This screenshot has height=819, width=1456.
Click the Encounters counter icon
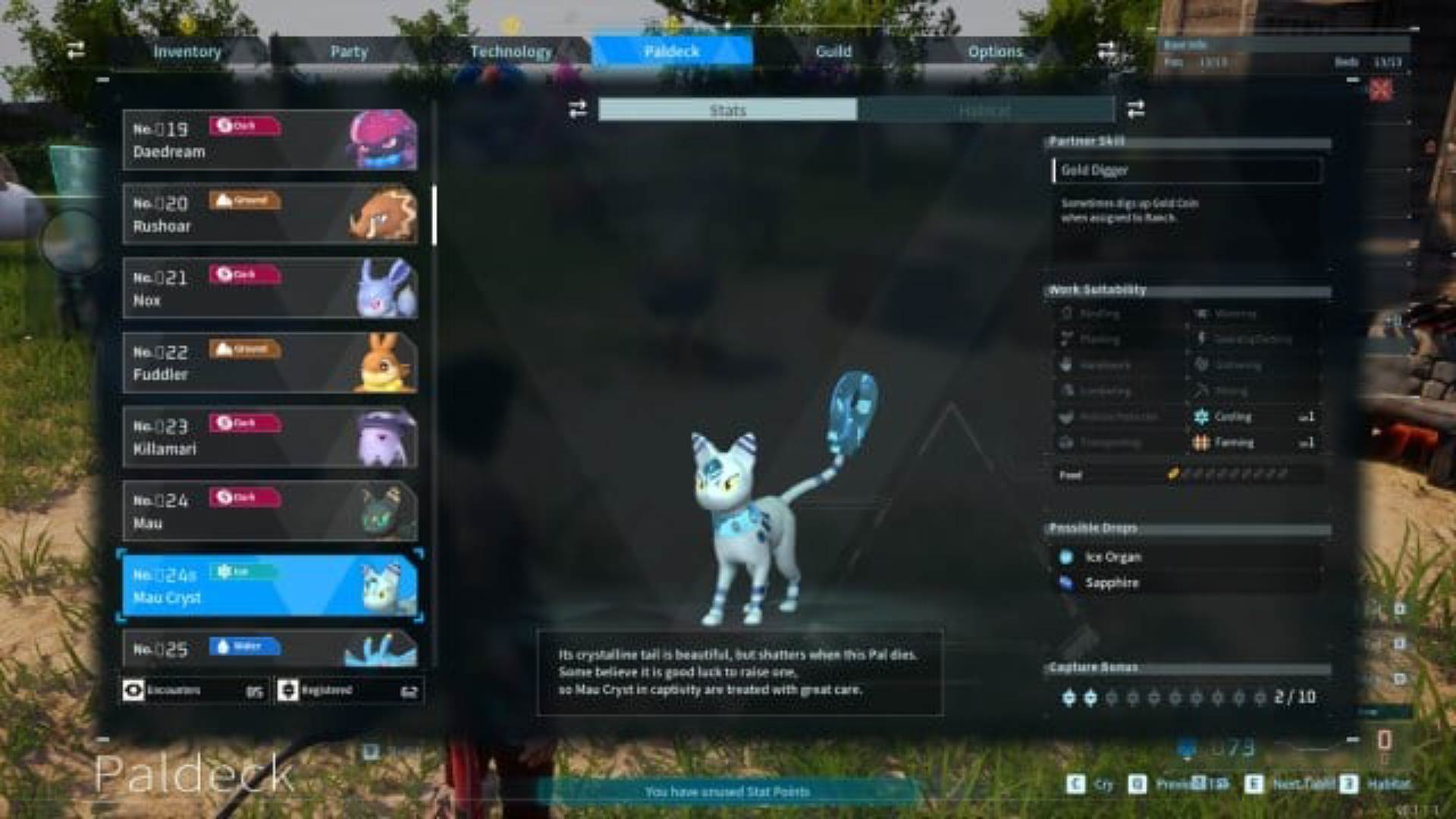pos(135,690)
